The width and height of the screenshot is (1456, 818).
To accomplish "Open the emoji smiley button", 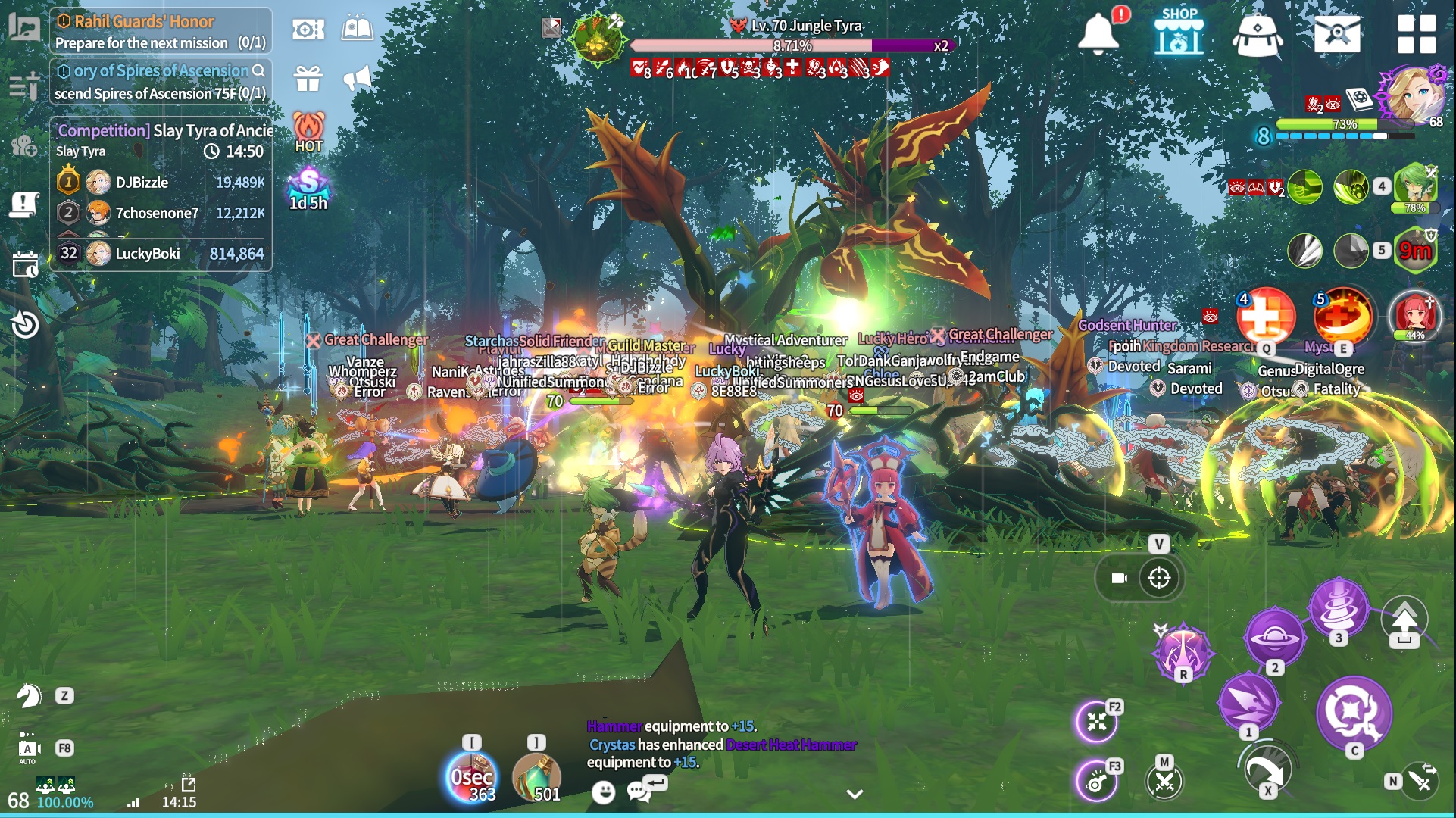I will pyautogui.click(x=603, y=792).
